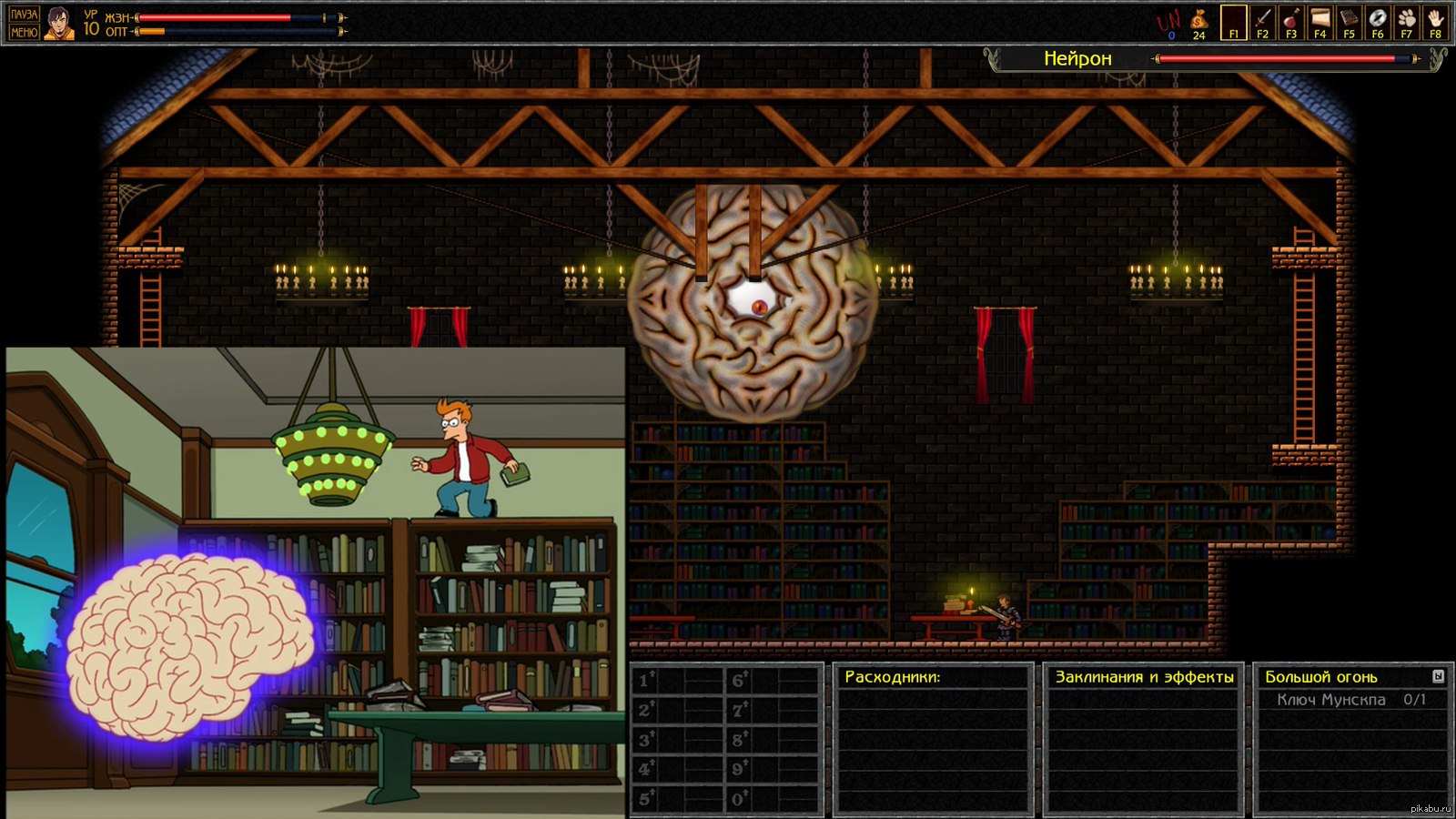Select the hero portrait
This screenshot has height=819, width=1456.
click(x=60, y=23)
